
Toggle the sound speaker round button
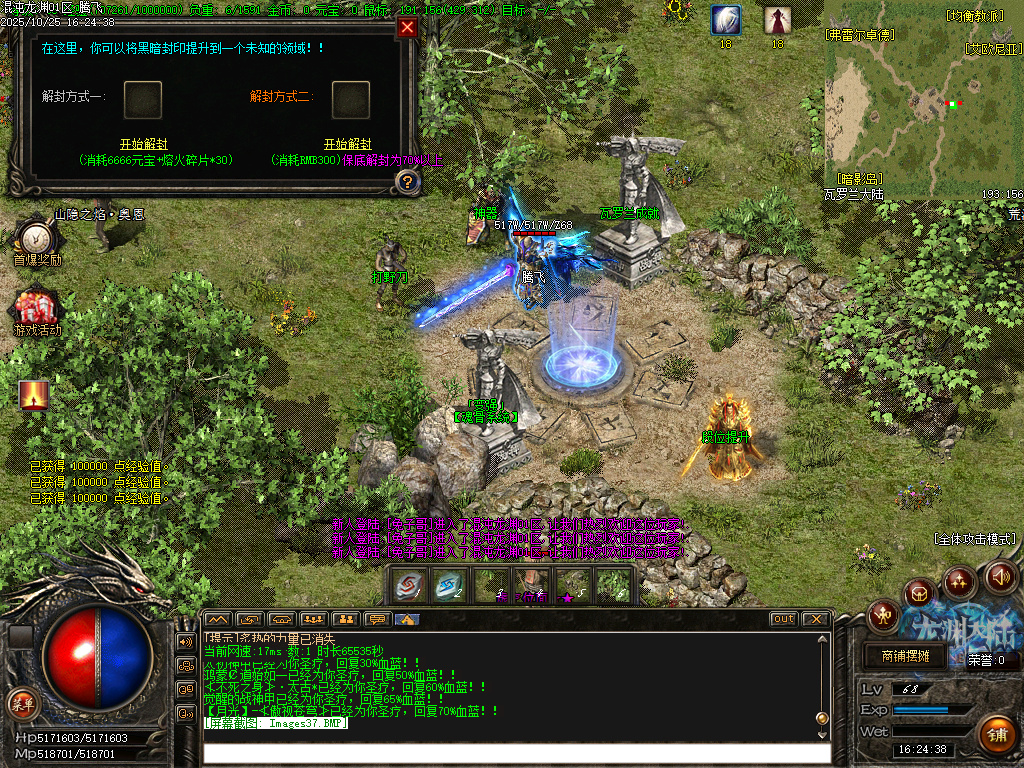click(x=1001, y=576)
